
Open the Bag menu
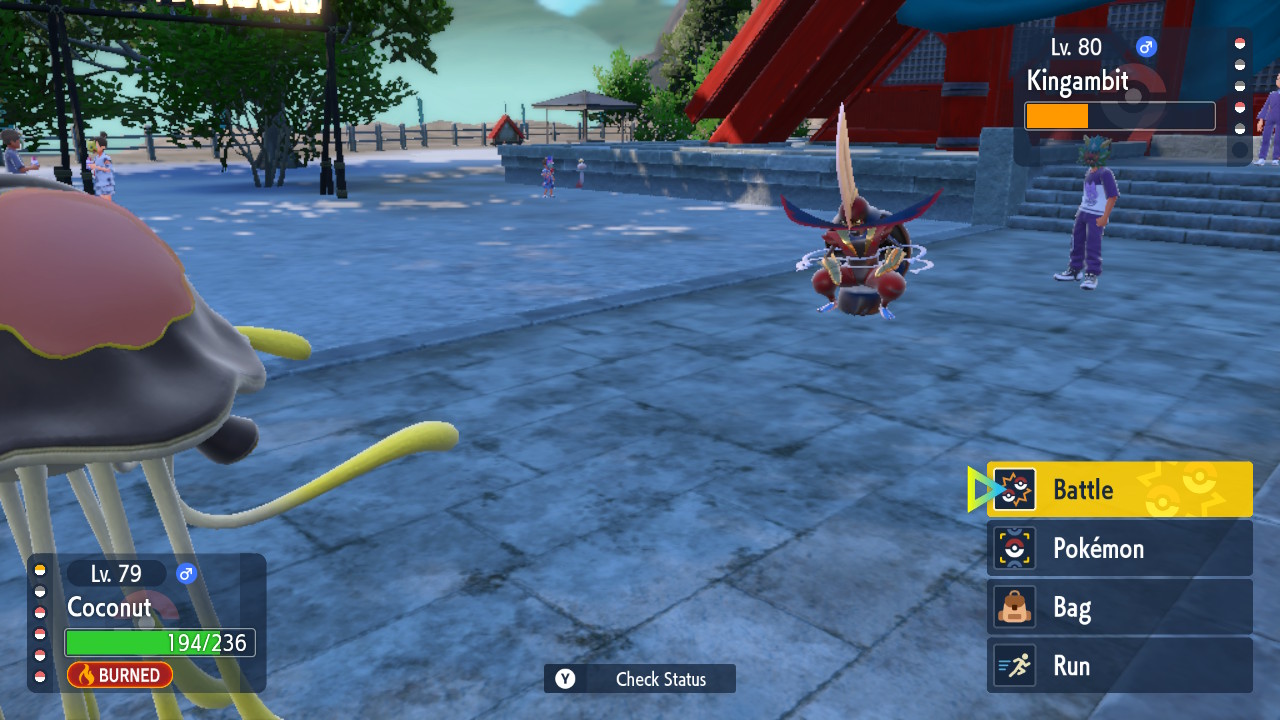(x=1119, y=607)
